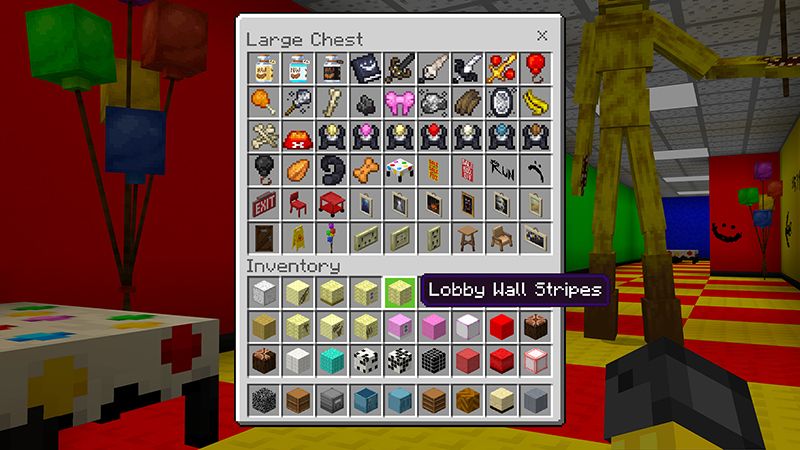Select the yellow wet floor sign
This screenshot has width=800, height=450.
(x=298, y=237)
